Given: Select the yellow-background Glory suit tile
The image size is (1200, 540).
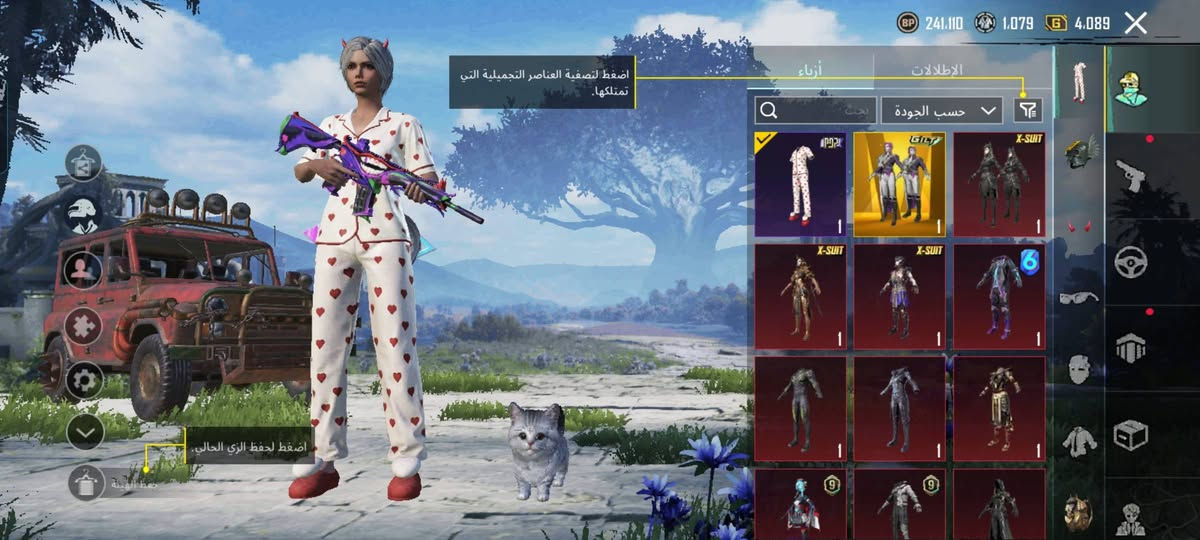Looking at the screenshot, I should pyautogui.click(x=899, y=185).
